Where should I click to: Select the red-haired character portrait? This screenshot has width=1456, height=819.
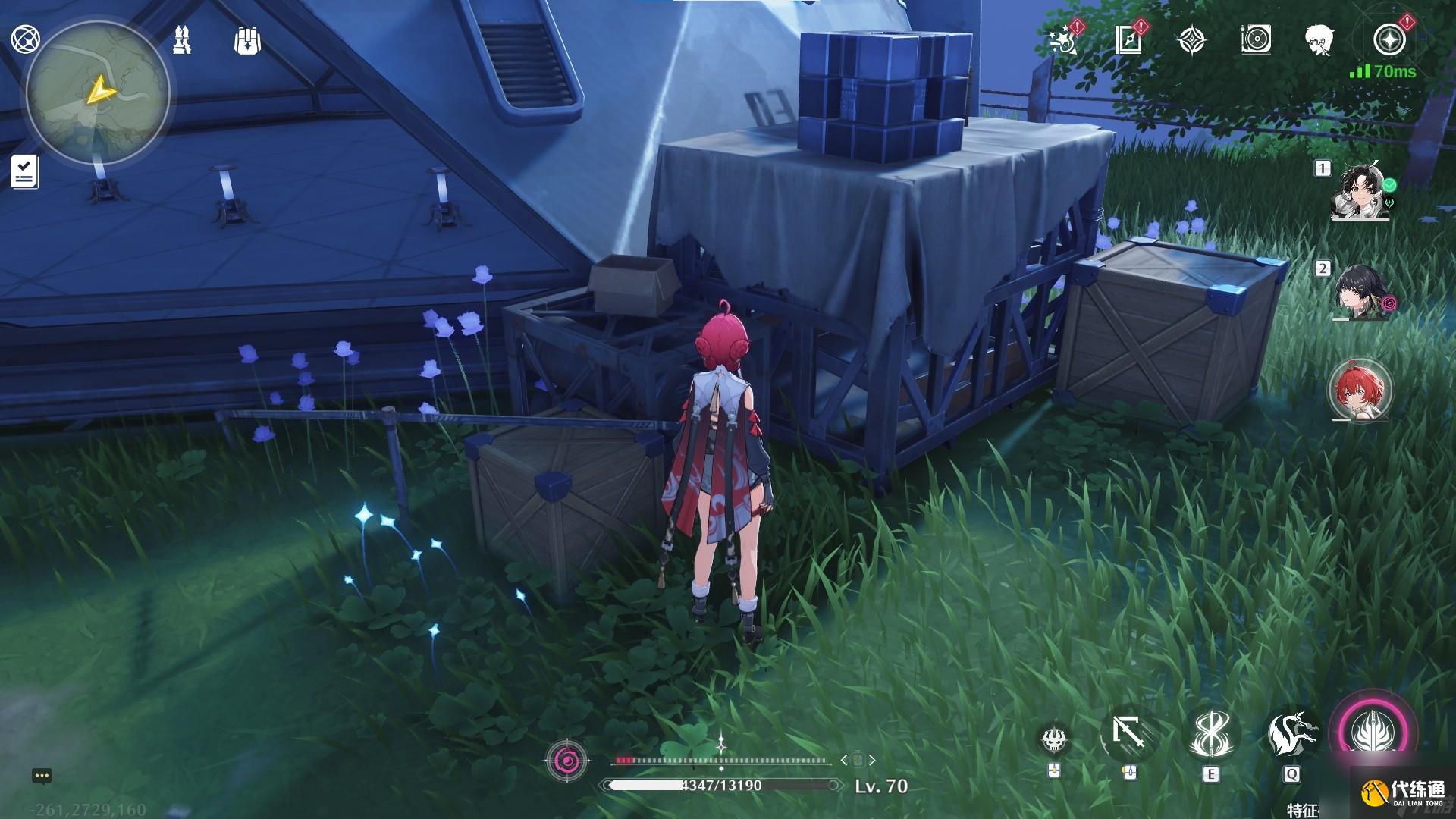click(x=1360, y=390)
